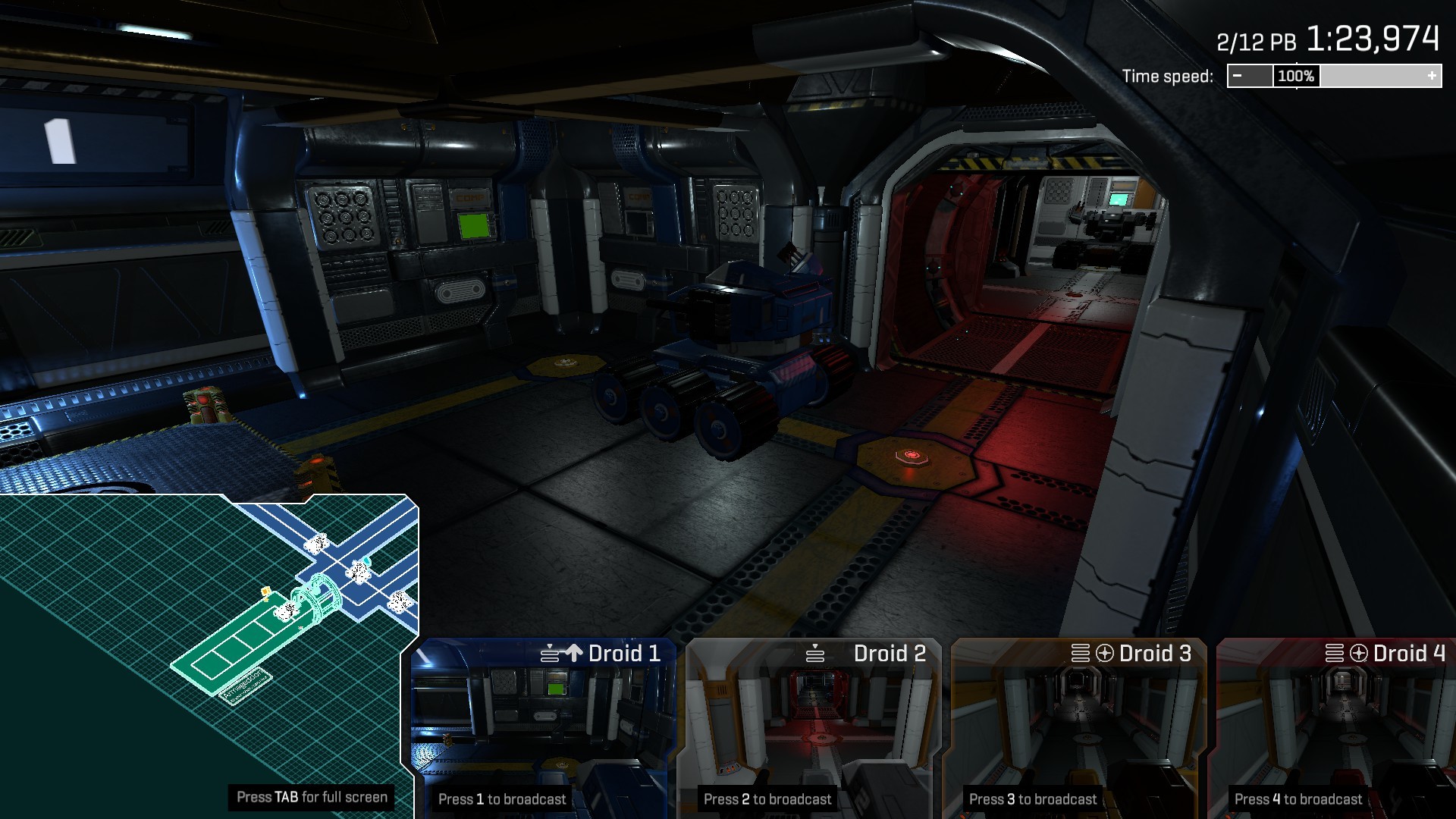Select the upload arrow icon on Droid 1 panel

coord(576,652)
